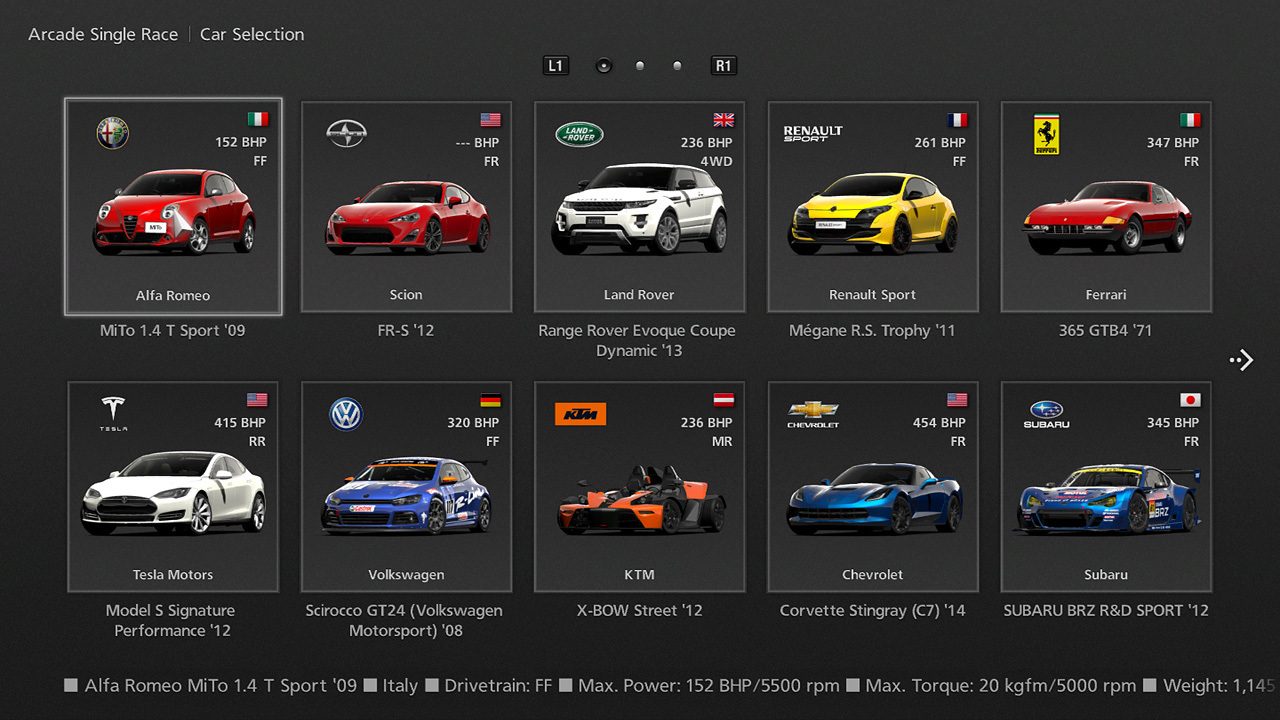Select the Alfa Romeo manufacturer badge
The height and width of the screenshot is (720, 1280).
click(112, 132)
